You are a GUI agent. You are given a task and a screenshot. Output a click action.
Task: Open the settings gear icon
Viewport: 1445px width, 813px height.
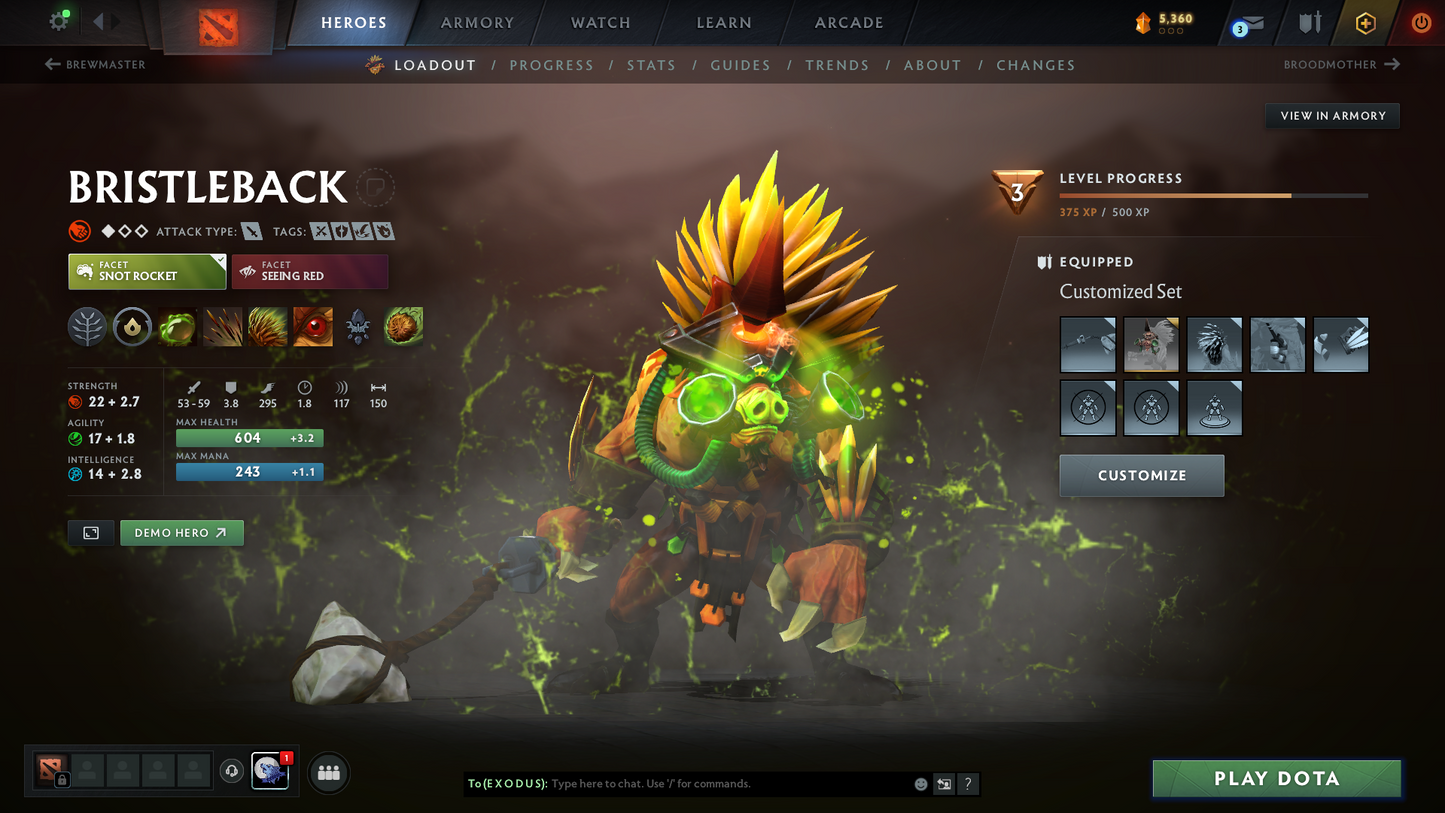59,21
